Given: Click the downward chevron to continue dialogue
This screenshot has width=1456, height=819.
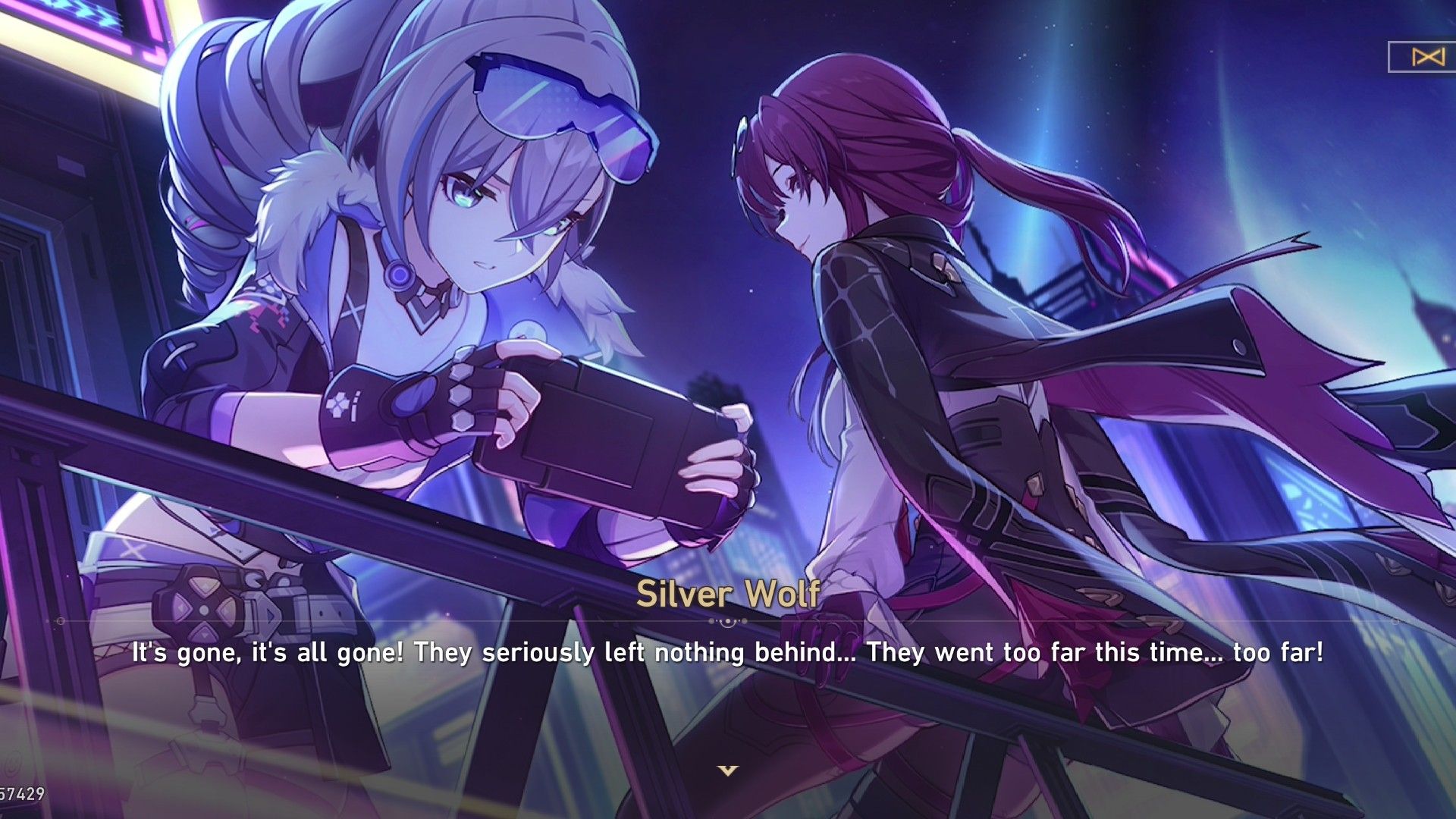Looking at the screenshot, I should (727, 771).
